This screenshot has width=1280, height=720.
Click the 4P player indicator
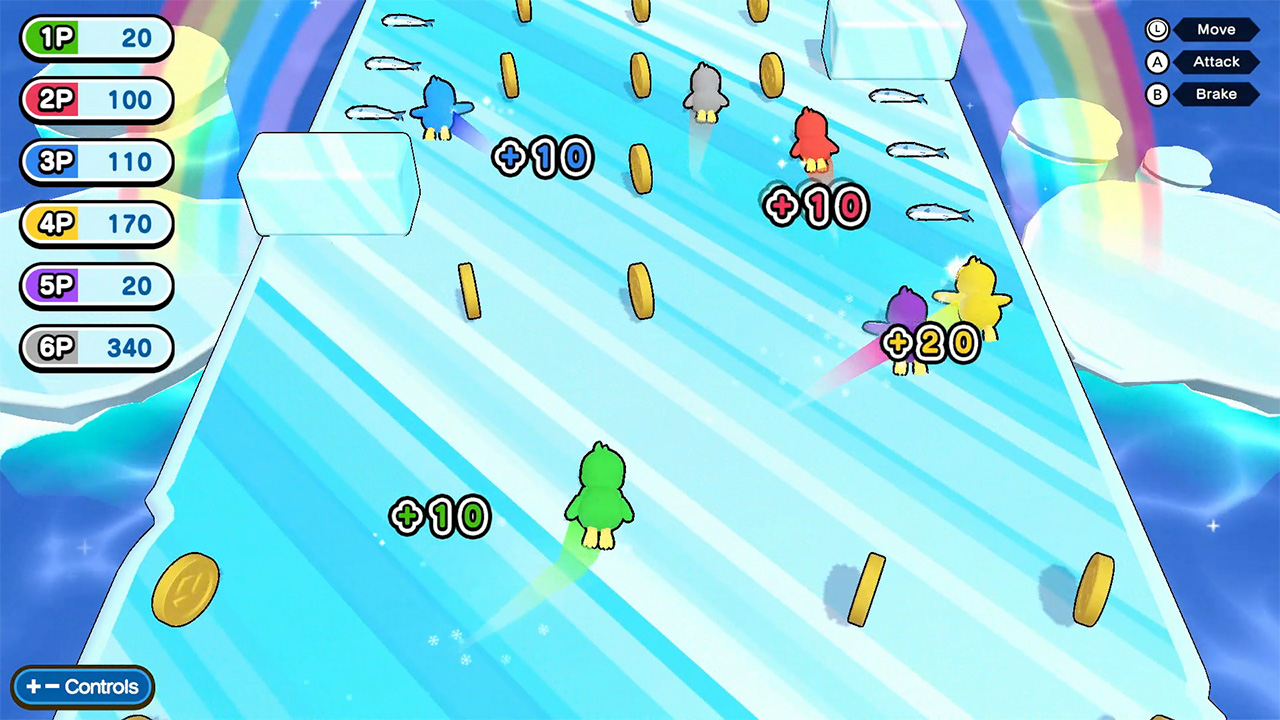[x=96, y=224]
